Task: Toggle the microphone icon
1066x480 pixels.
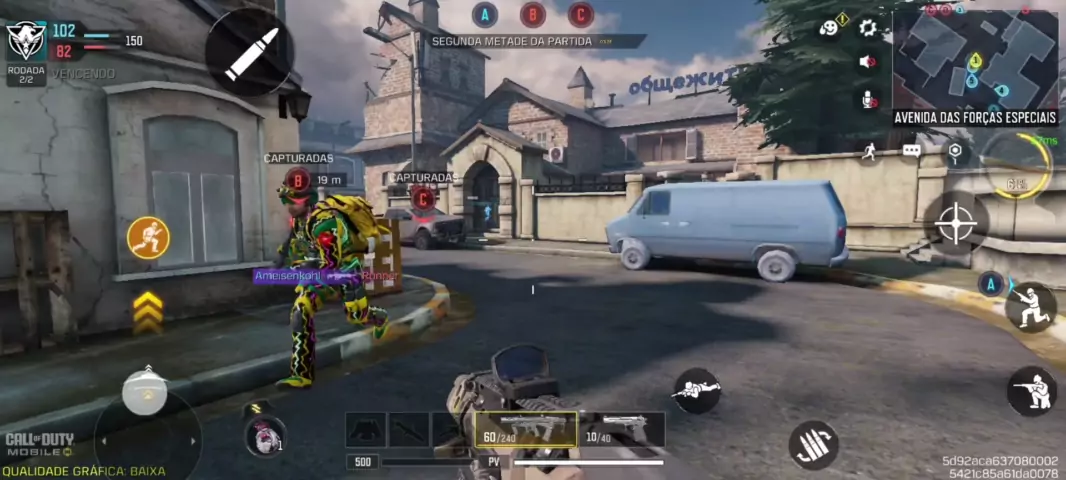Action: click(x=867, y=98)
